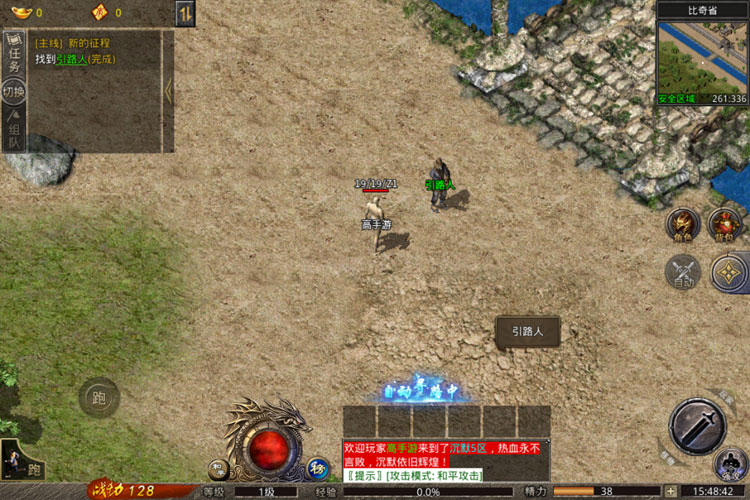Click the 切换 switch button
This screenshot has width=750, height=500.
point(14,92)
